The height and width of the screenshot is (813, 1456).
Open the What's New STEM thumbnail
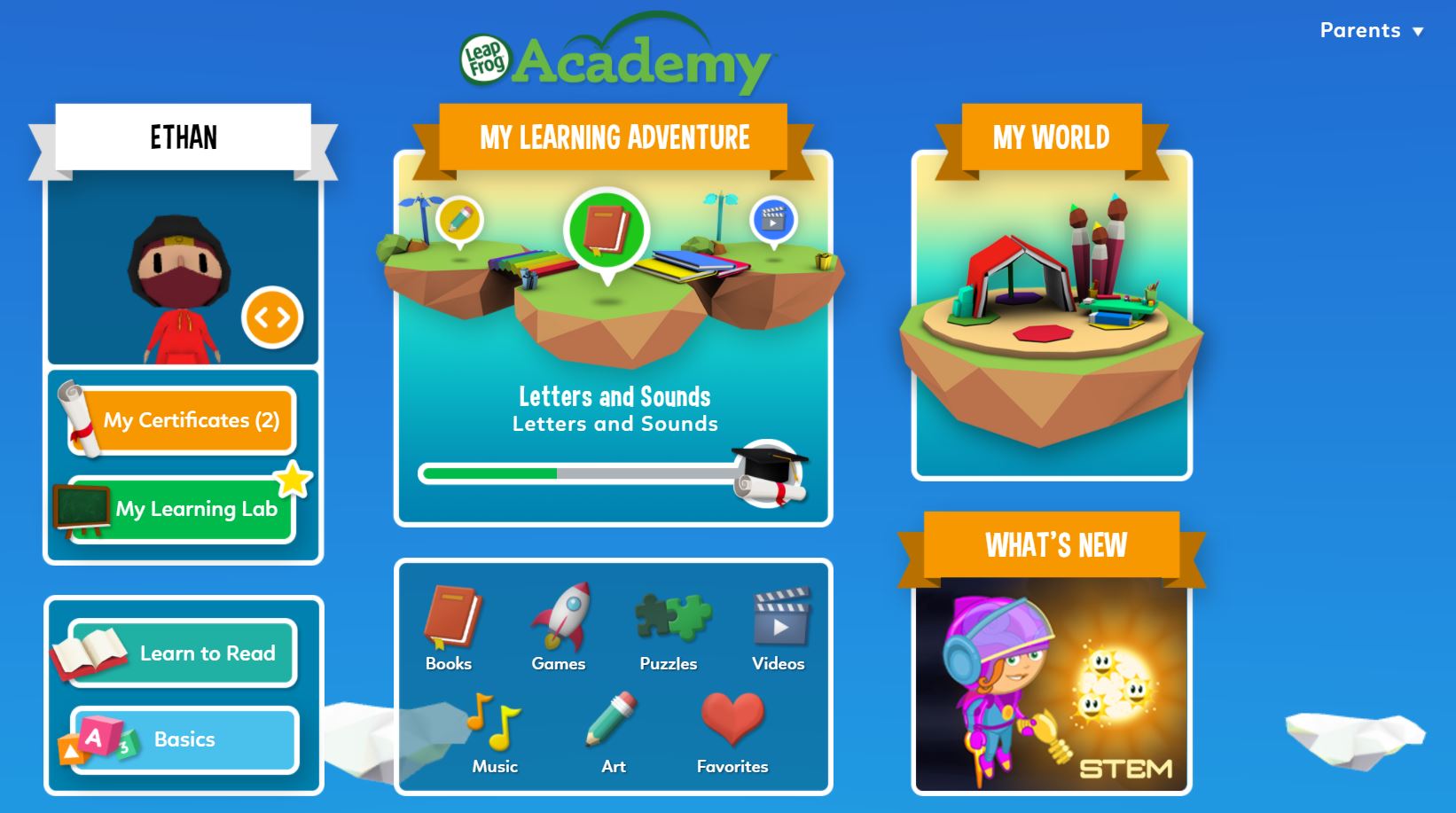(x=1052, y=684)
